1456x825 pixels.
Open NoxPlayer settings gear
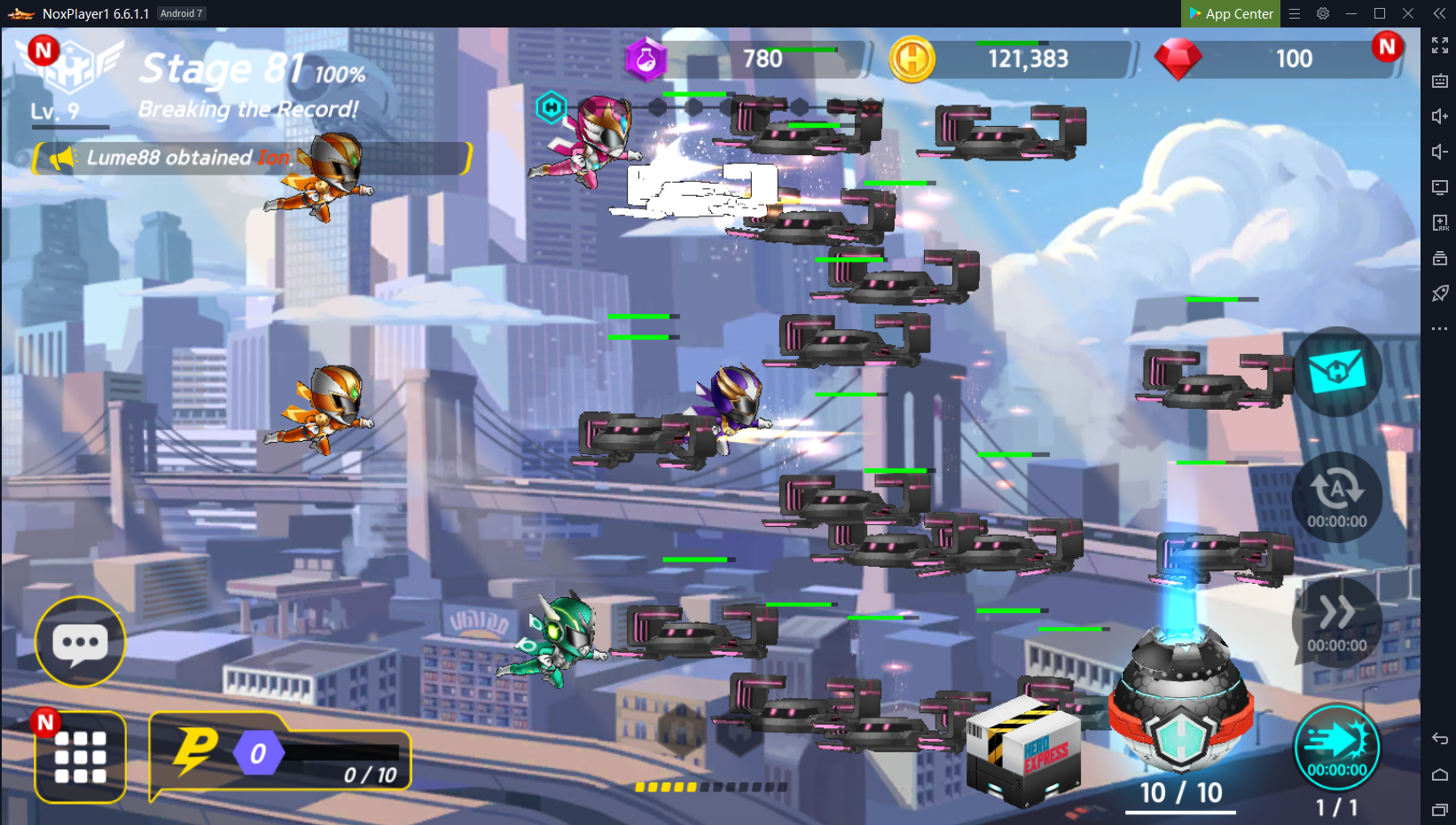[x=1322, y=13]
